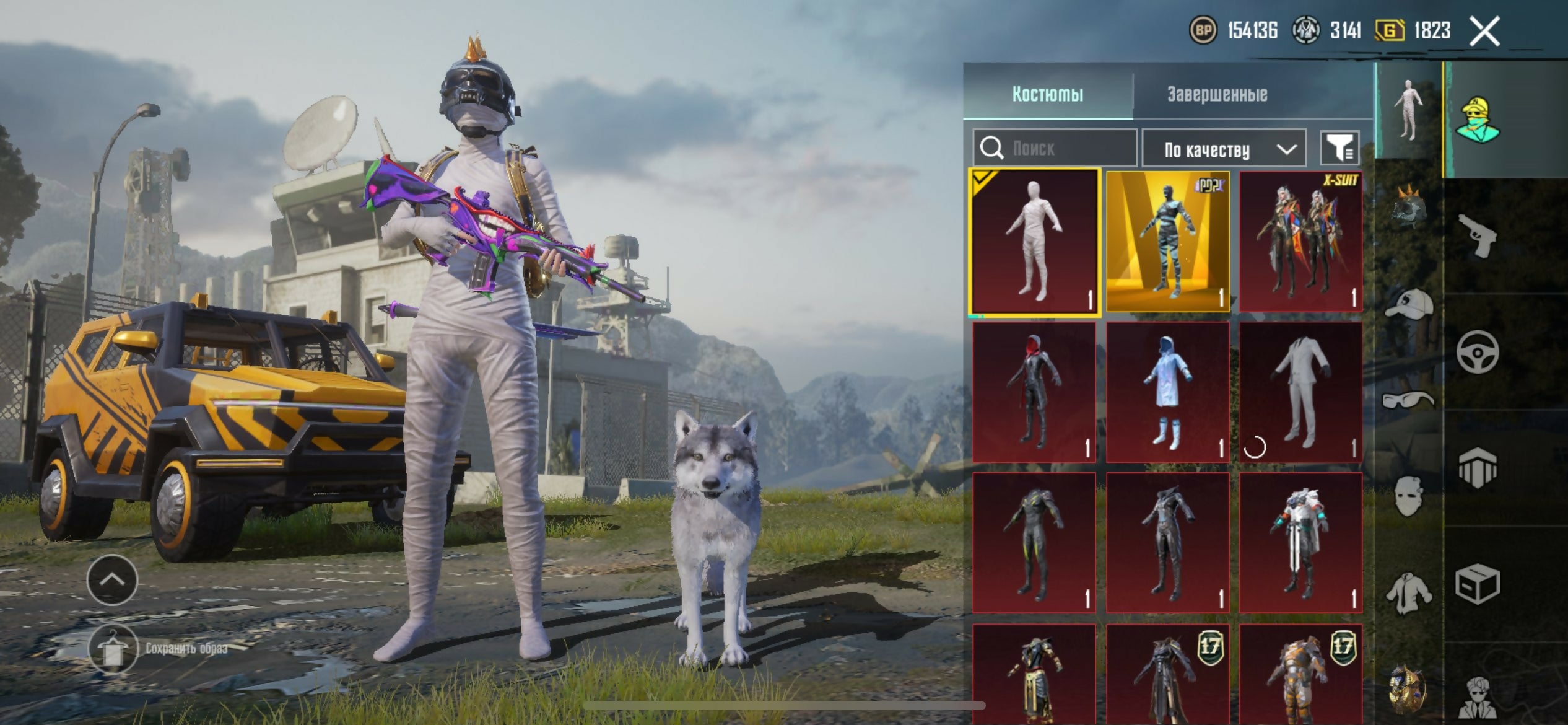Switch to the Костюмы tab
This screenshot has height=725, width=1568.
(x=1048, y=94)
